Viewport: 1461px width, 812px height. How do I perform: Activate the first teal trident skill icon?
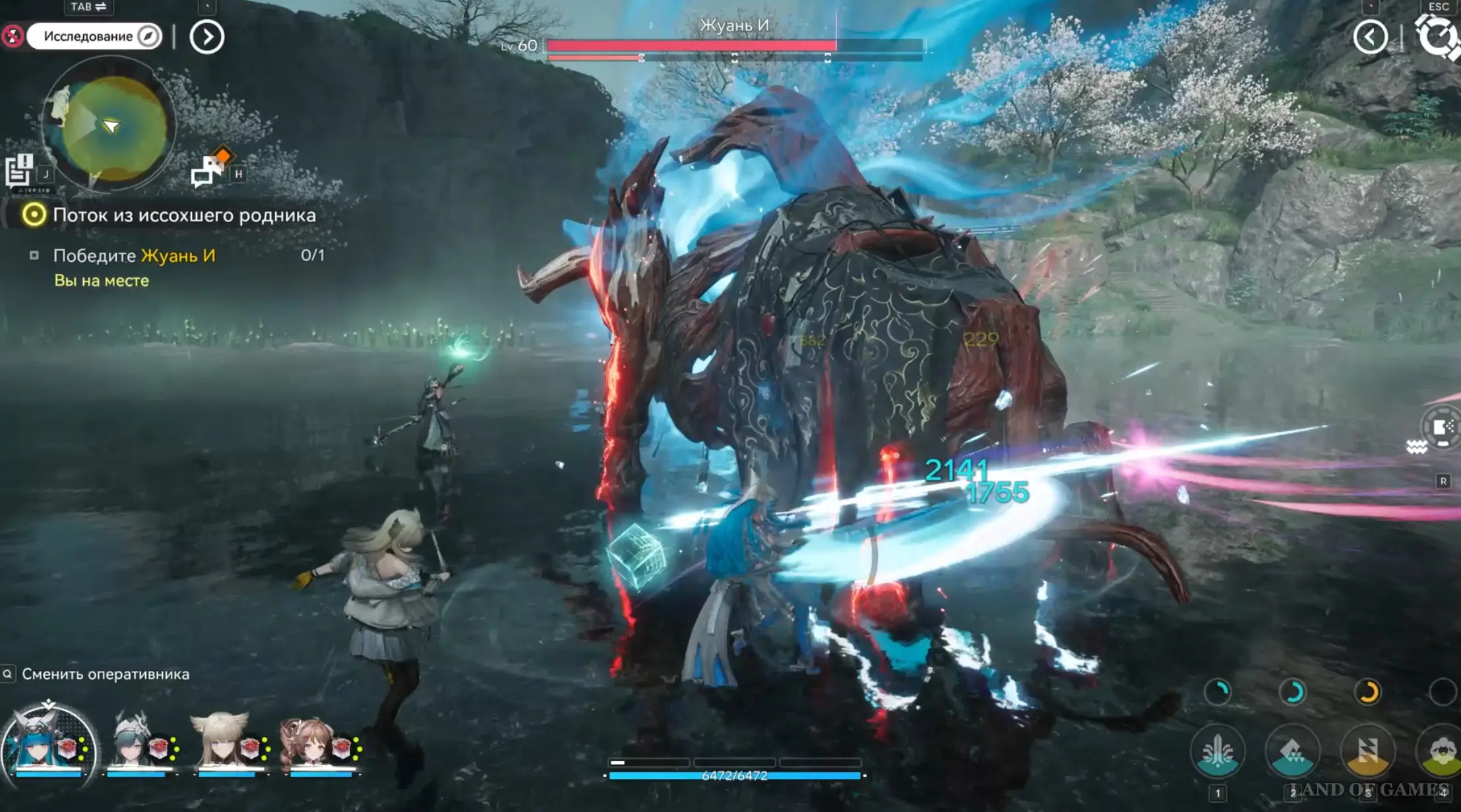1218,751
